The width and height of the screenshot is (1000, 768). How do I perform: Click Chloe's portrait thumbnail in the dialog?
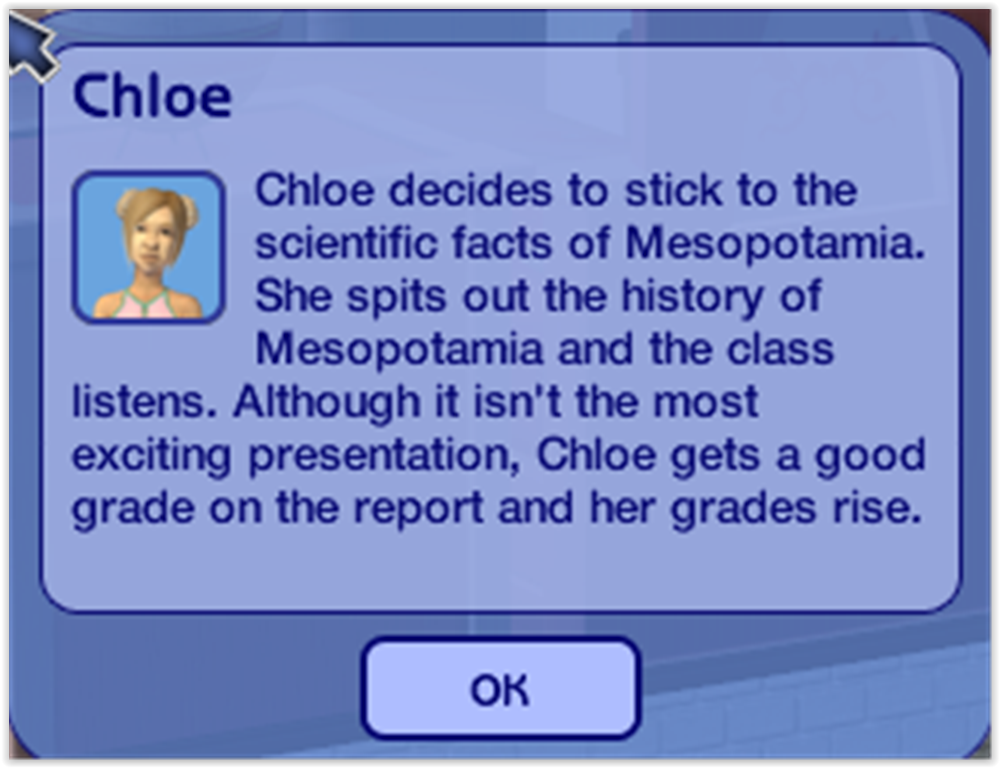[x=148, y=247]
